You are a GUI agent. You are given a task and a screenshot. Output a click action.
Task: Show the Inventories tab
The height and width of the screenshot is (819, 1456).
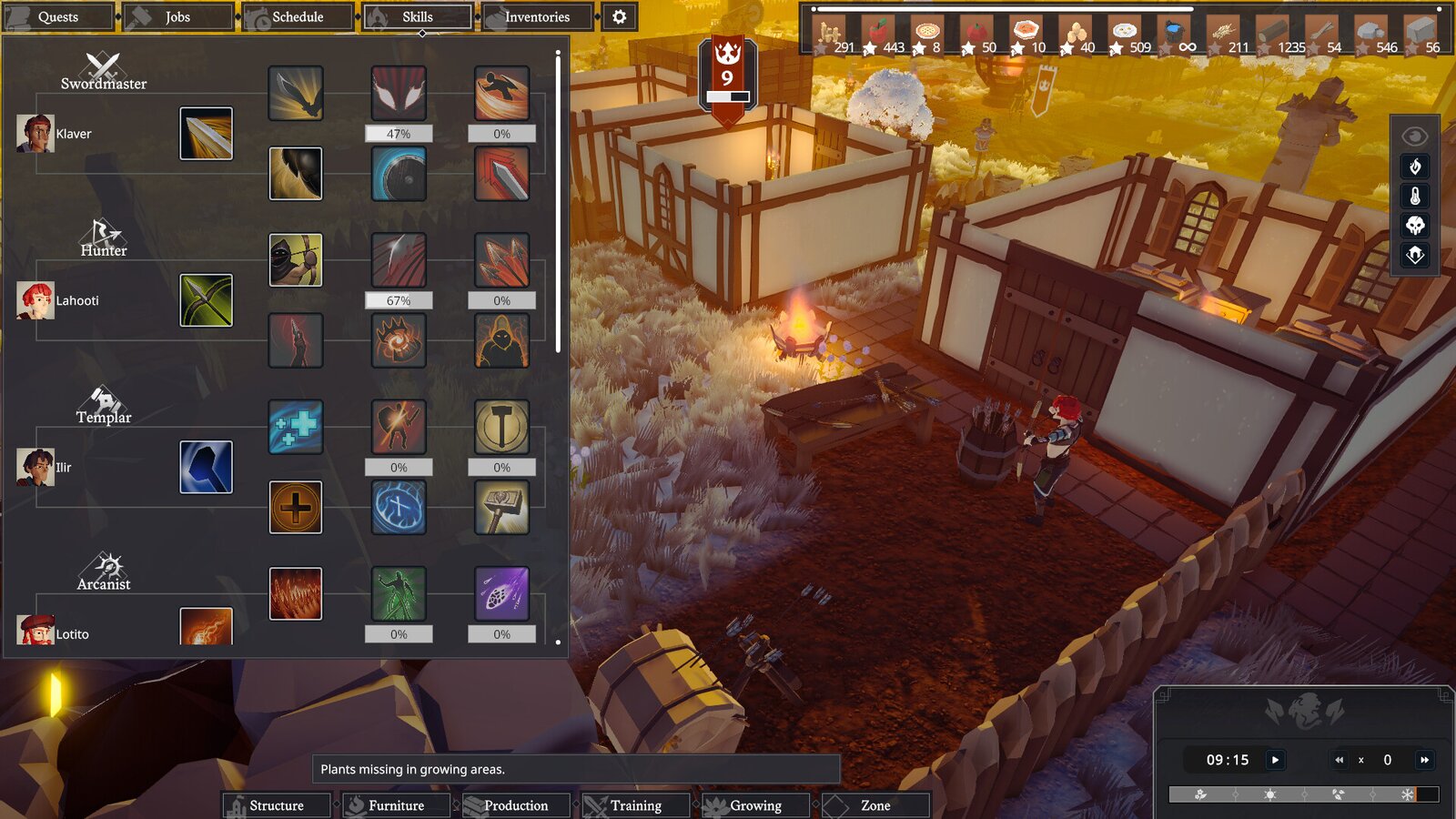pyautogui.click(x=537, y=16)
